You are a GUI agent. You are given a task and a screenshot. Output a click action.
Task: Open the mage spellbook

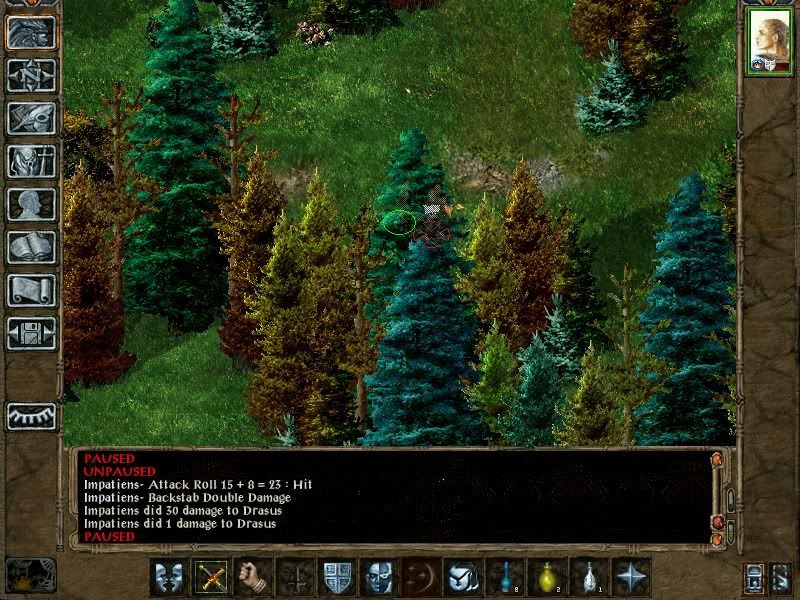(31, 247)
